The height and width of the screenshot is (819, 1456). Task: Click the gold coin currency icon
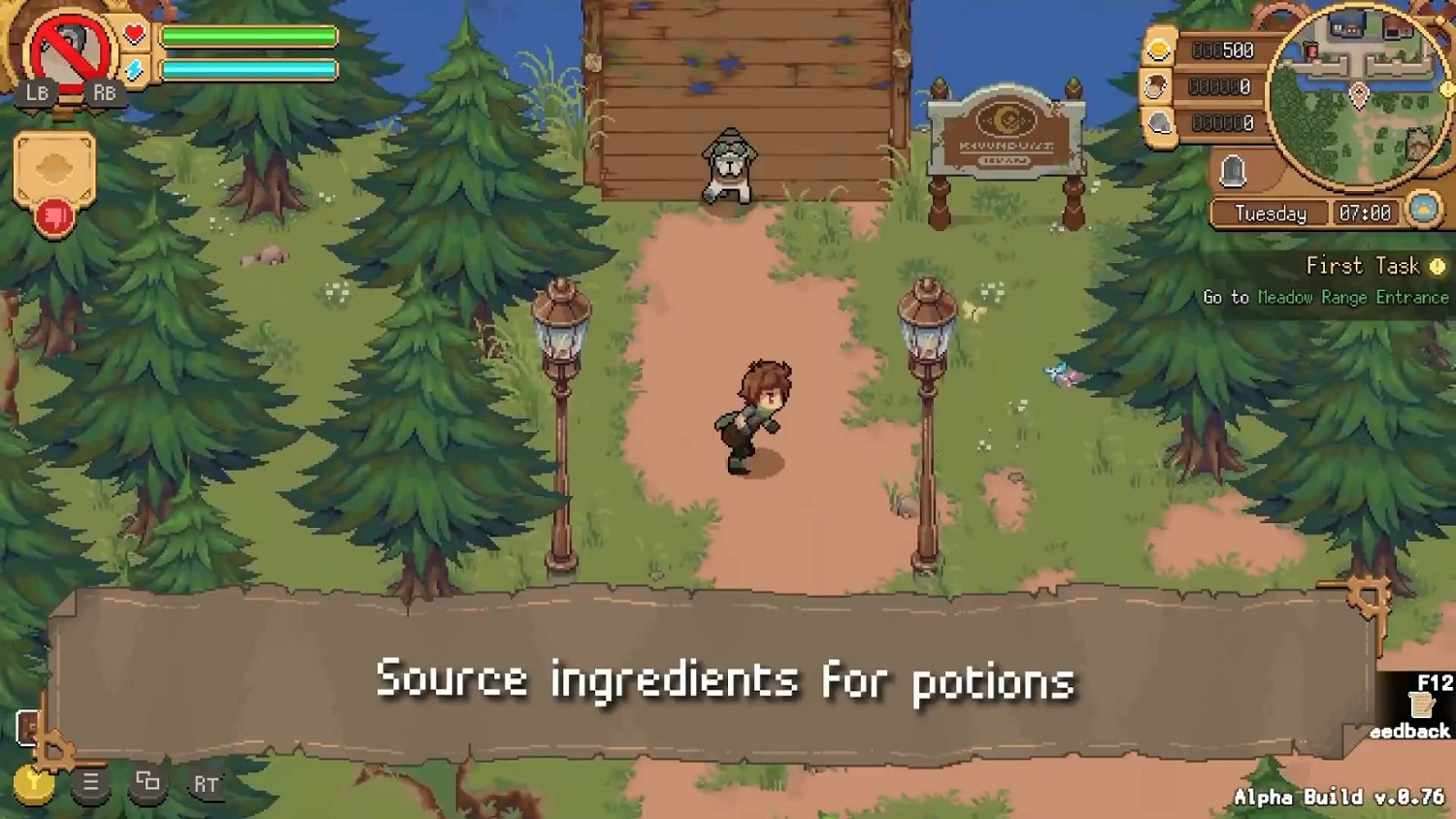[x=1156, y=49]
